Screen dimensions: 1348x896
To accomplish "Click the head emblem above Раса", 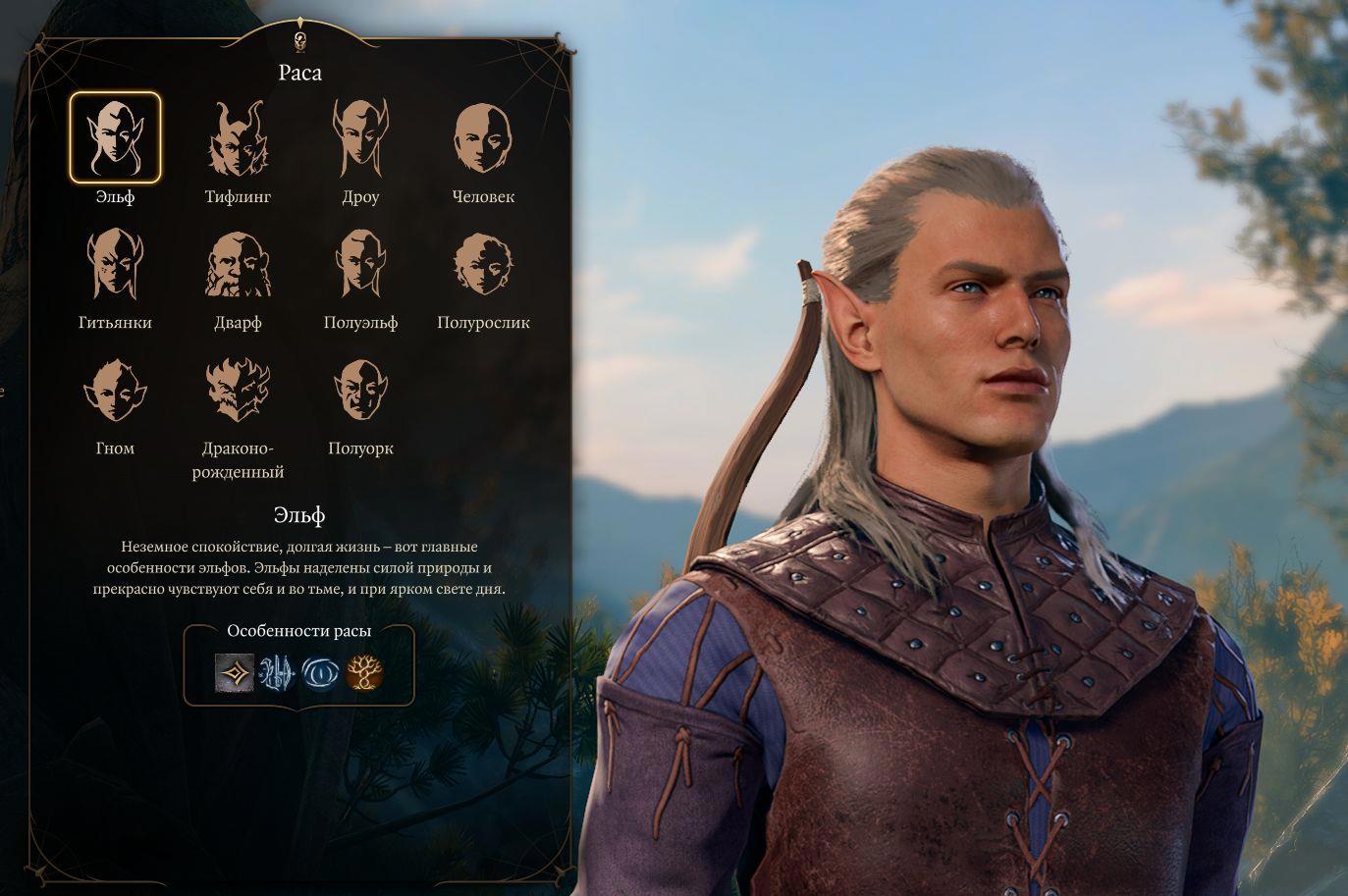I will pos(300,40).
